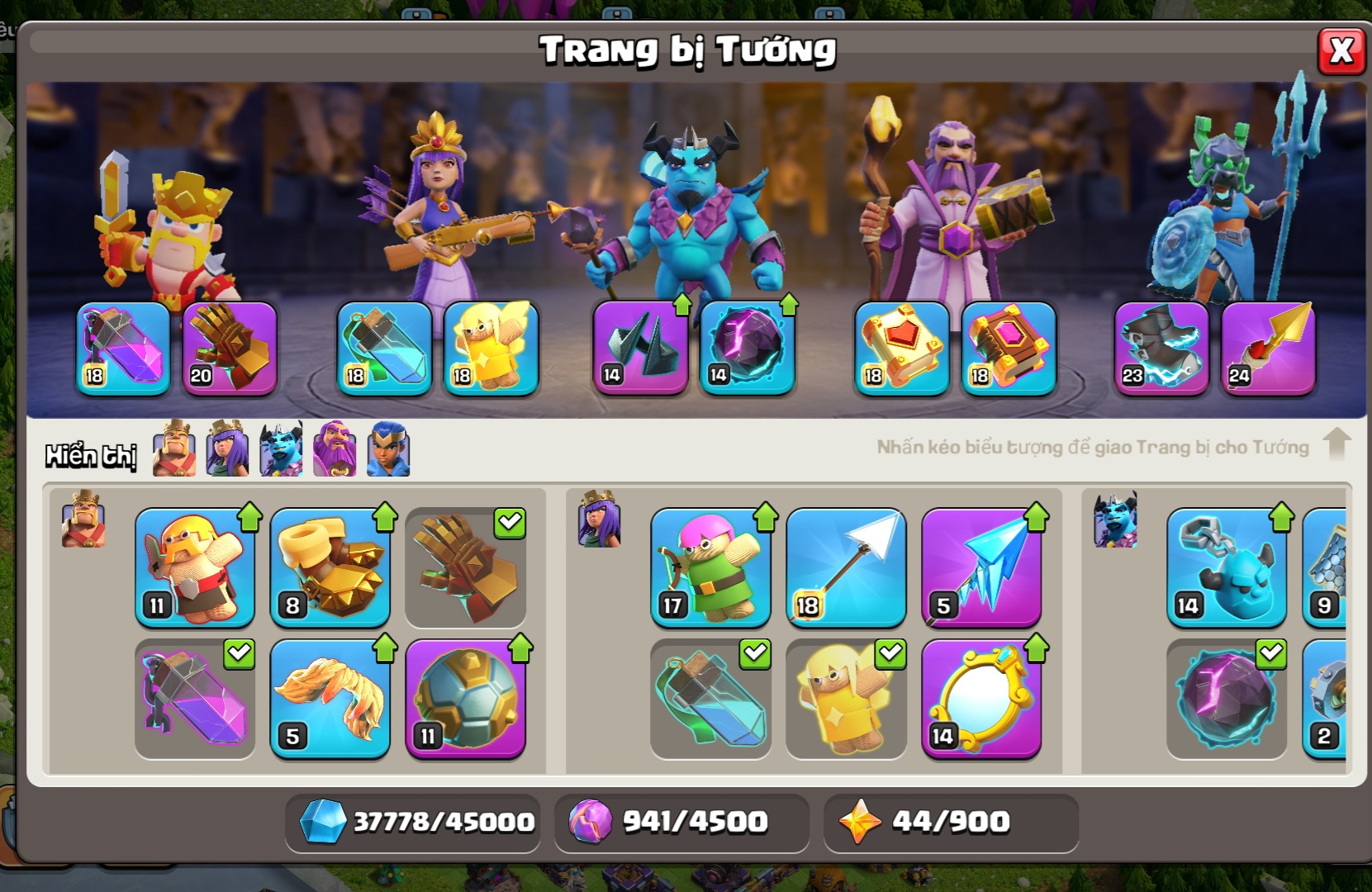
Task: Close the Hero Equipment window
Action: click(x=1341, y=51)
